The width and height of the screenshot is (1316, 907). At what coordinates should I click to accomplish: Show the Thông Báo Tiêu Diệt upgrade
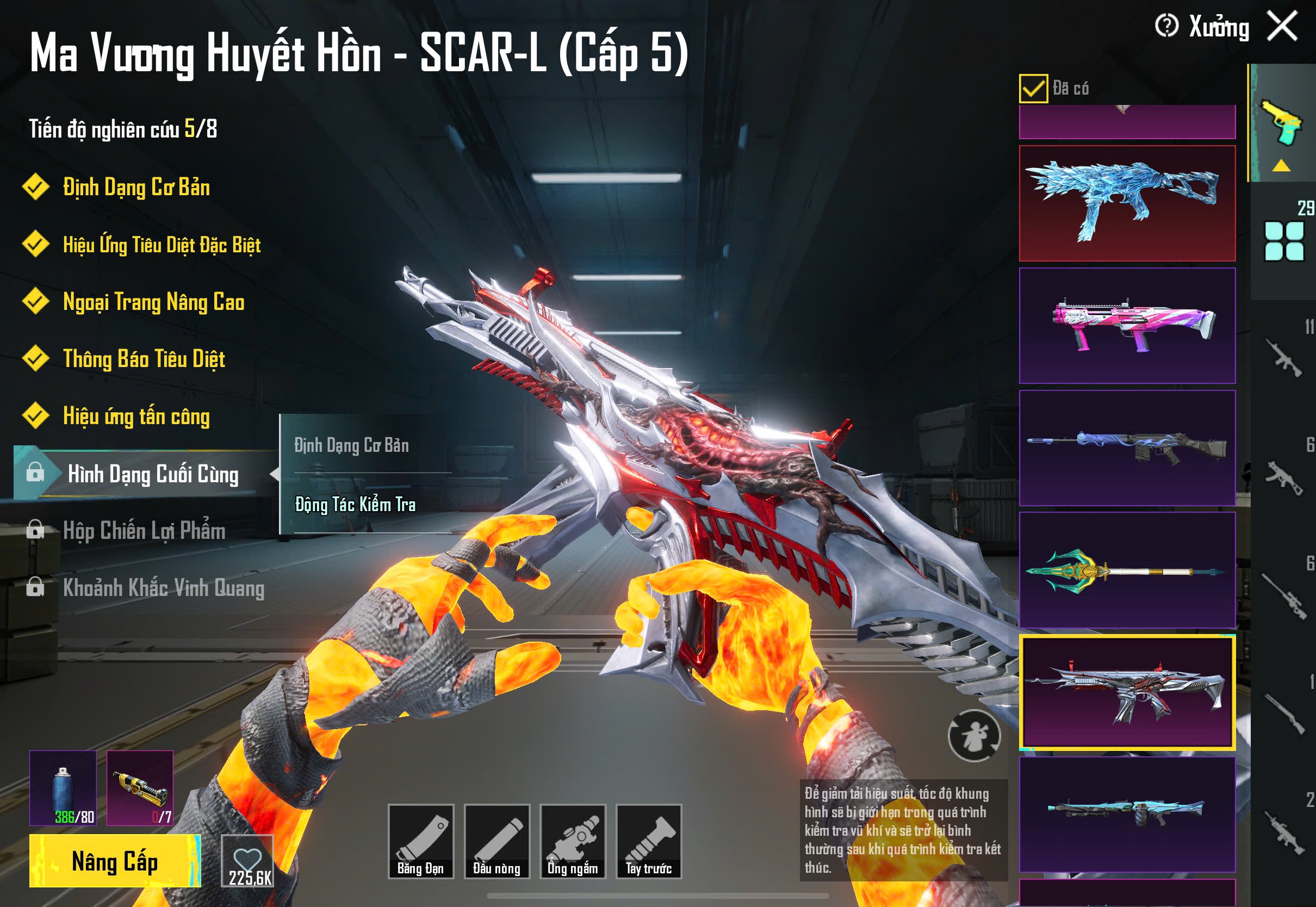coord(144,359)
